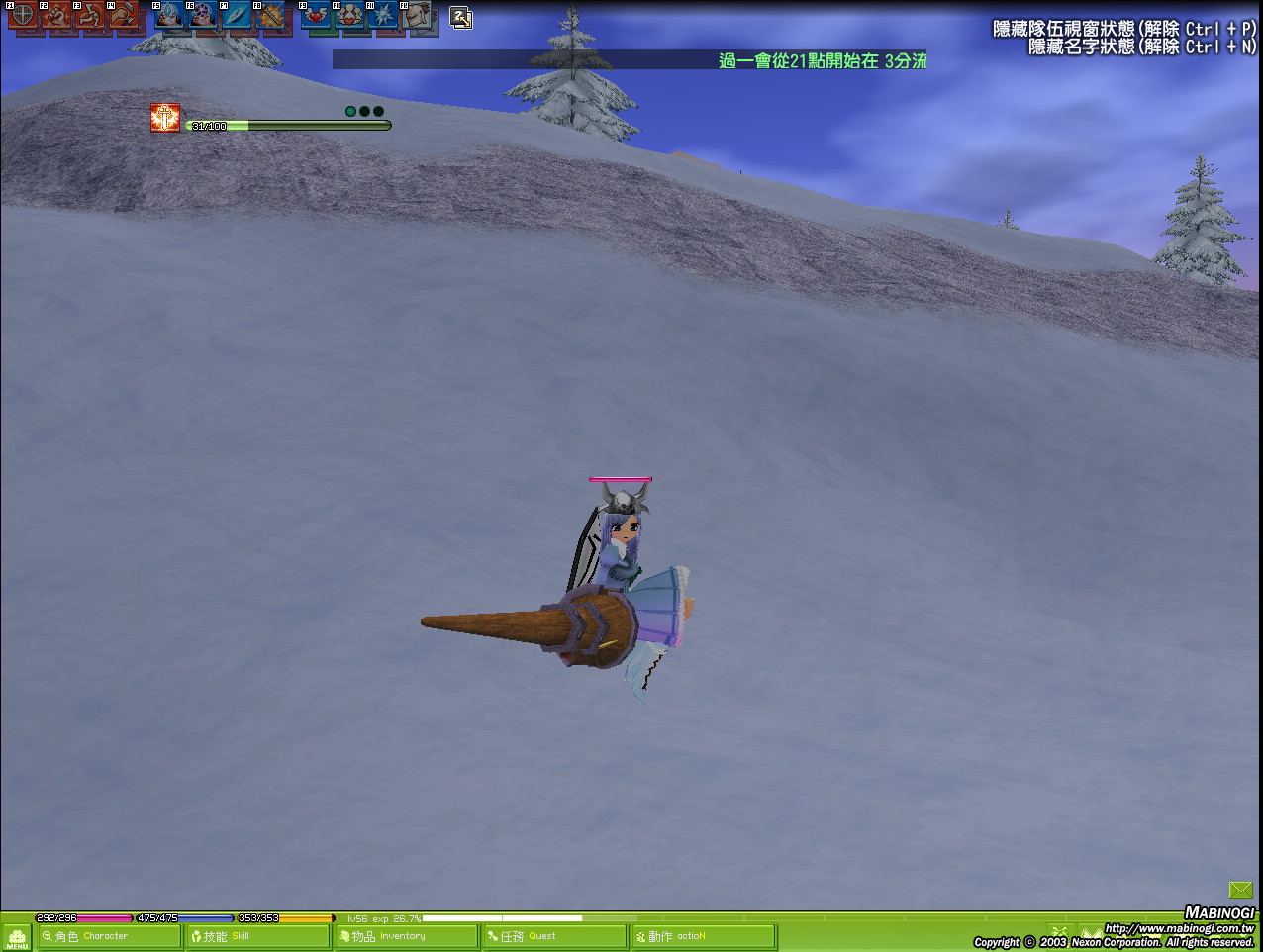The height and width of the screenshot is (952, 1263).
Task: Open the Skill window
Action: [x=257, y=936]
